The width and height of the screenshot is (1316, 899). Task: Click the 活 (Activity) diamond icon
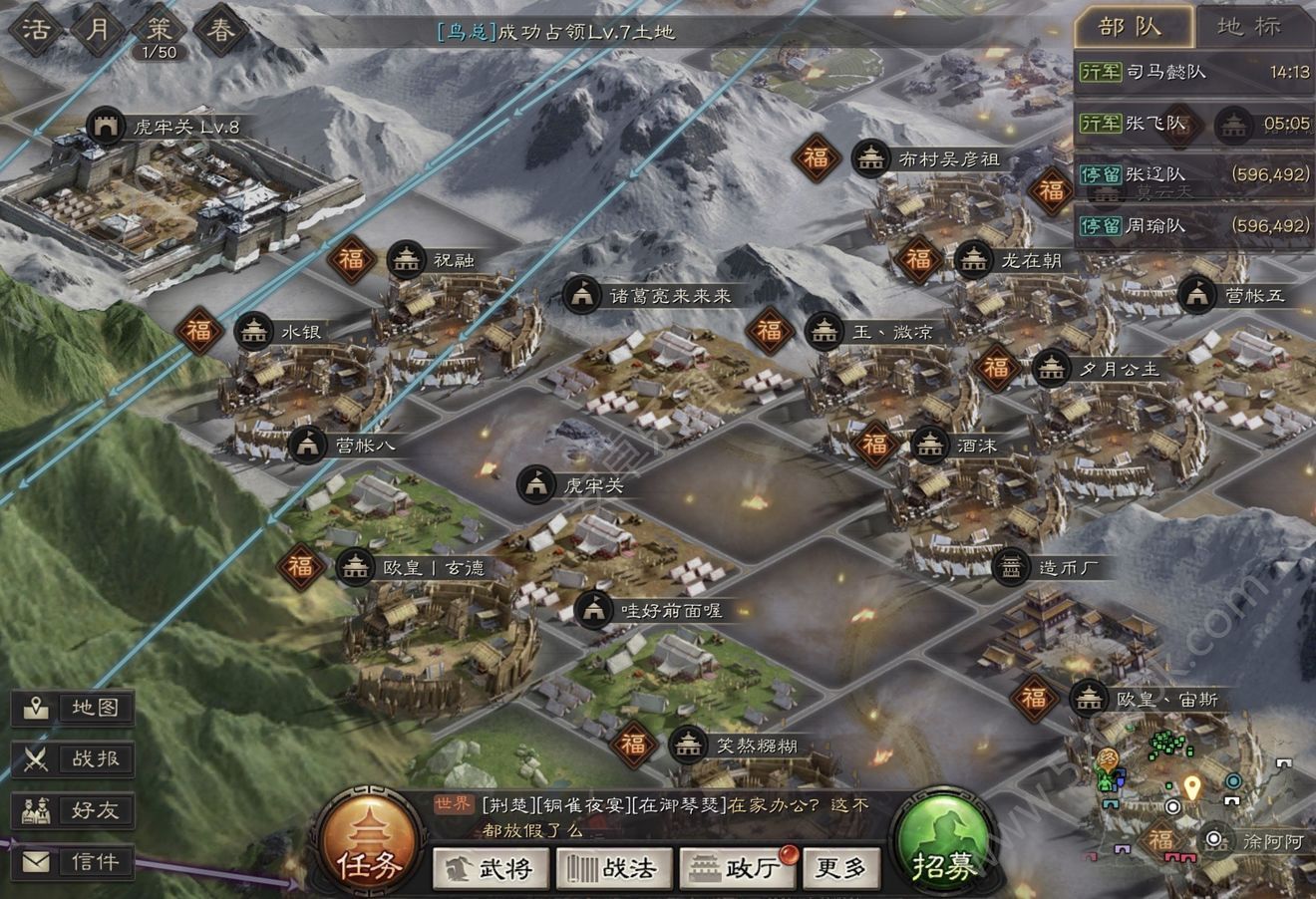point(37,28)
